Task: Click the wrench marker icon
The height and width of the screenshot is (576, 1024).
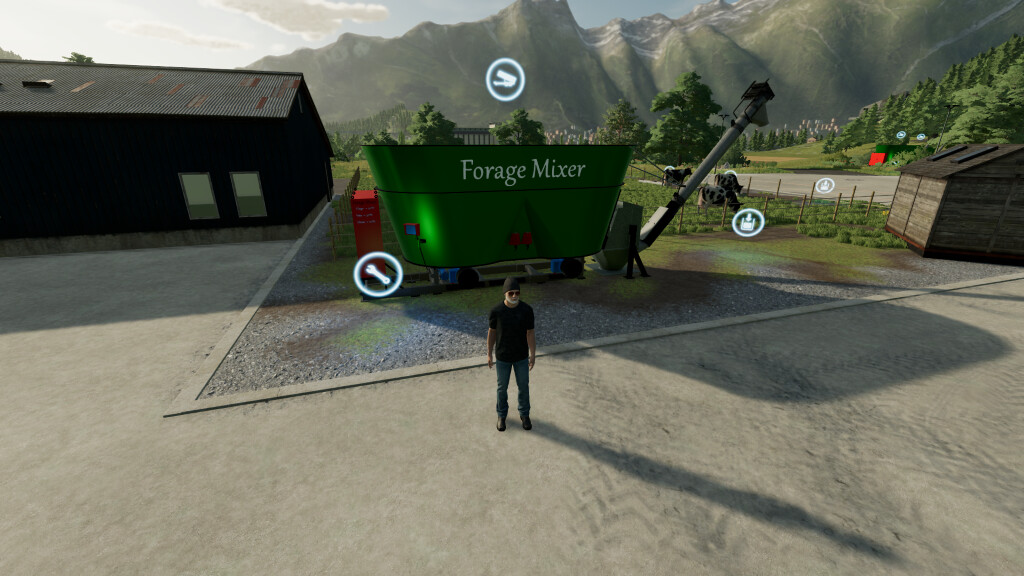Action: coord(378,275)
